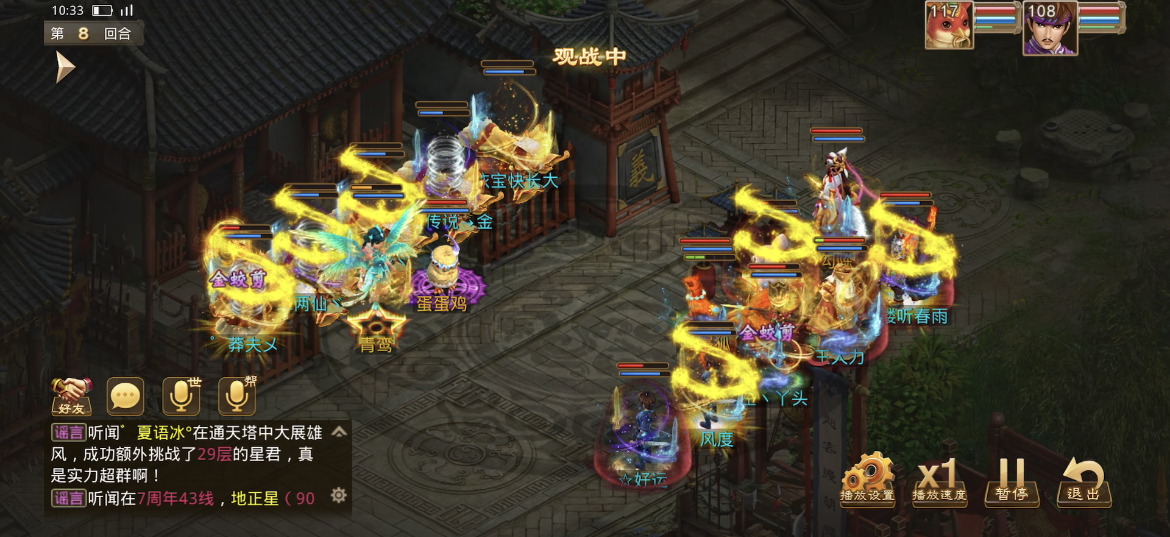Screen dimensions: 1170x537
Task: Select the level 108 character portrait
Action: click(x=1049, y=27)
